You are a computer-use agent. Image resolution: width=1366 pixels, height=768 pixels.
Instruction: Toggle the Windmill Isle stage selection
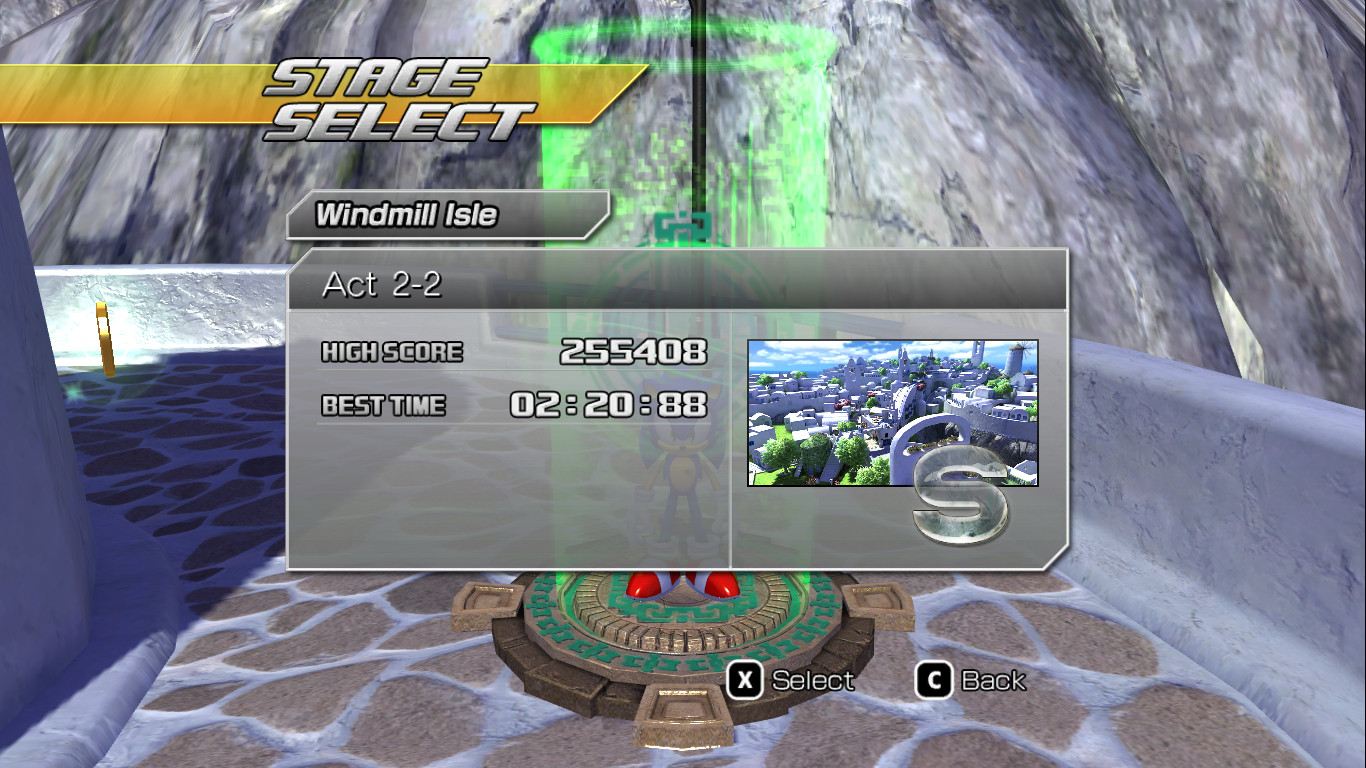point(420,214)
